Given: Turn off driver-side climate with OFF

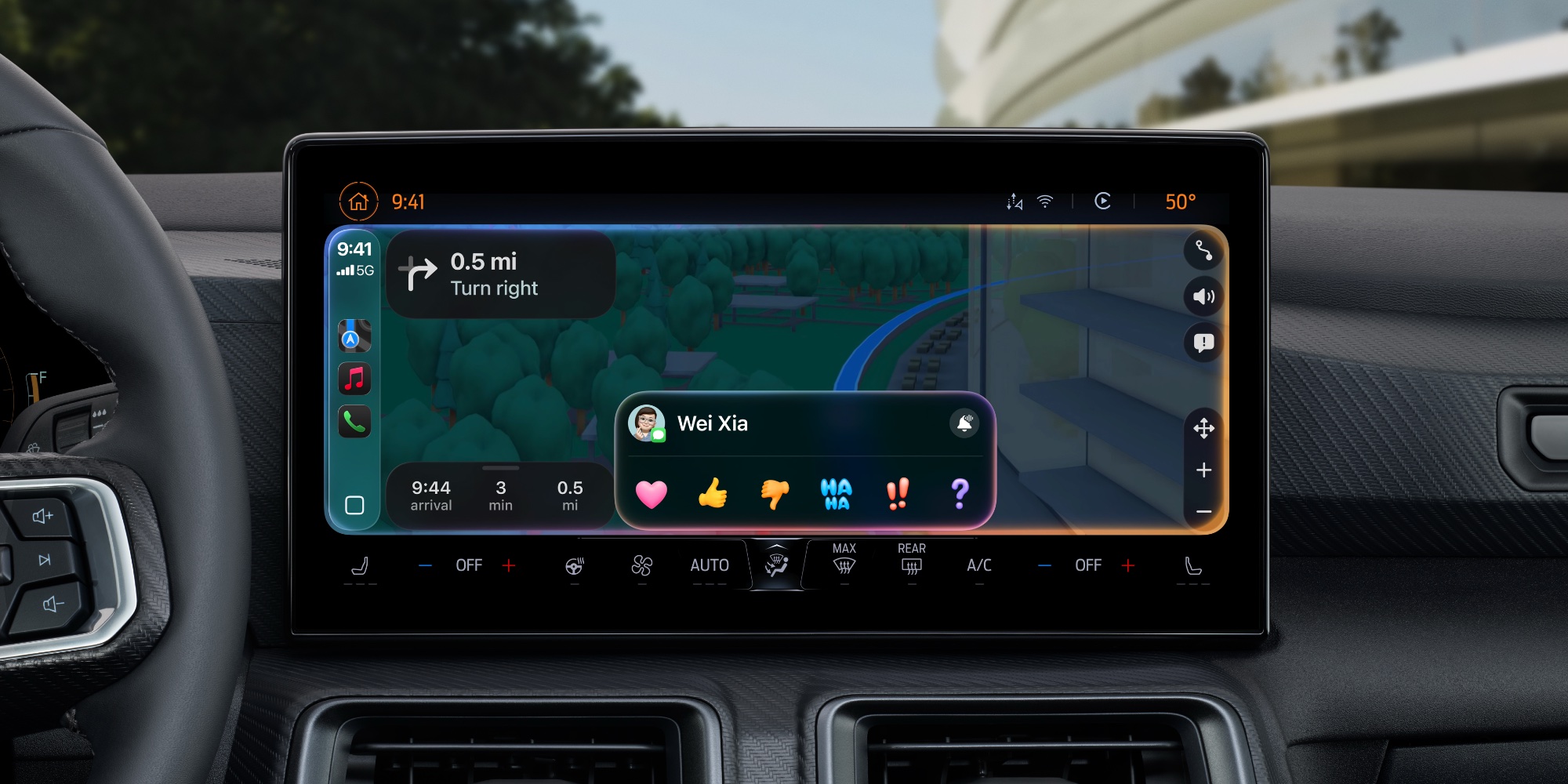Looking at the screenshot, I should click(469, 564).
